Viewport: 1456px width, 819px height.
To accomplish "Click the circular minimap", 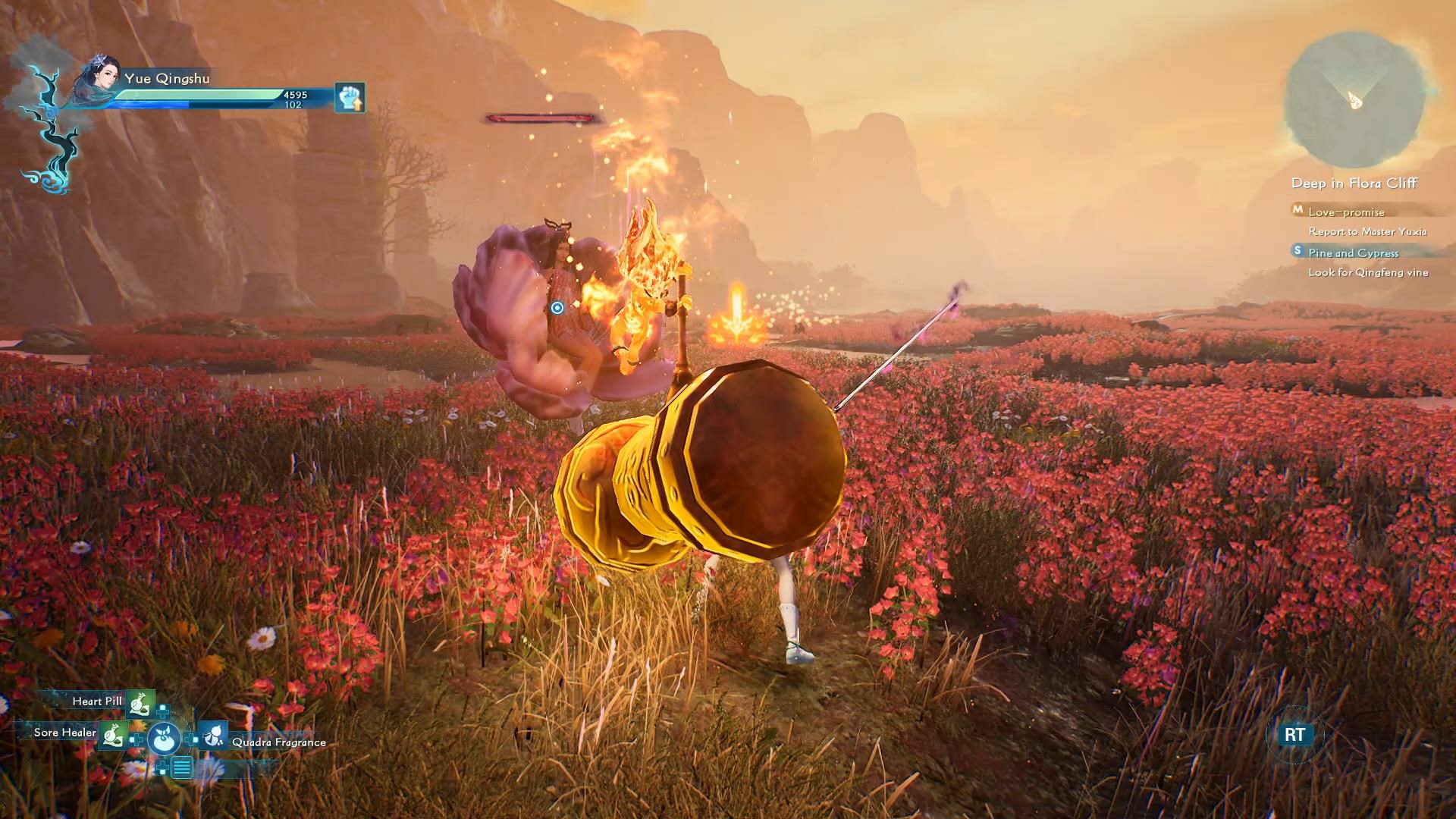I will (1354, 100).
